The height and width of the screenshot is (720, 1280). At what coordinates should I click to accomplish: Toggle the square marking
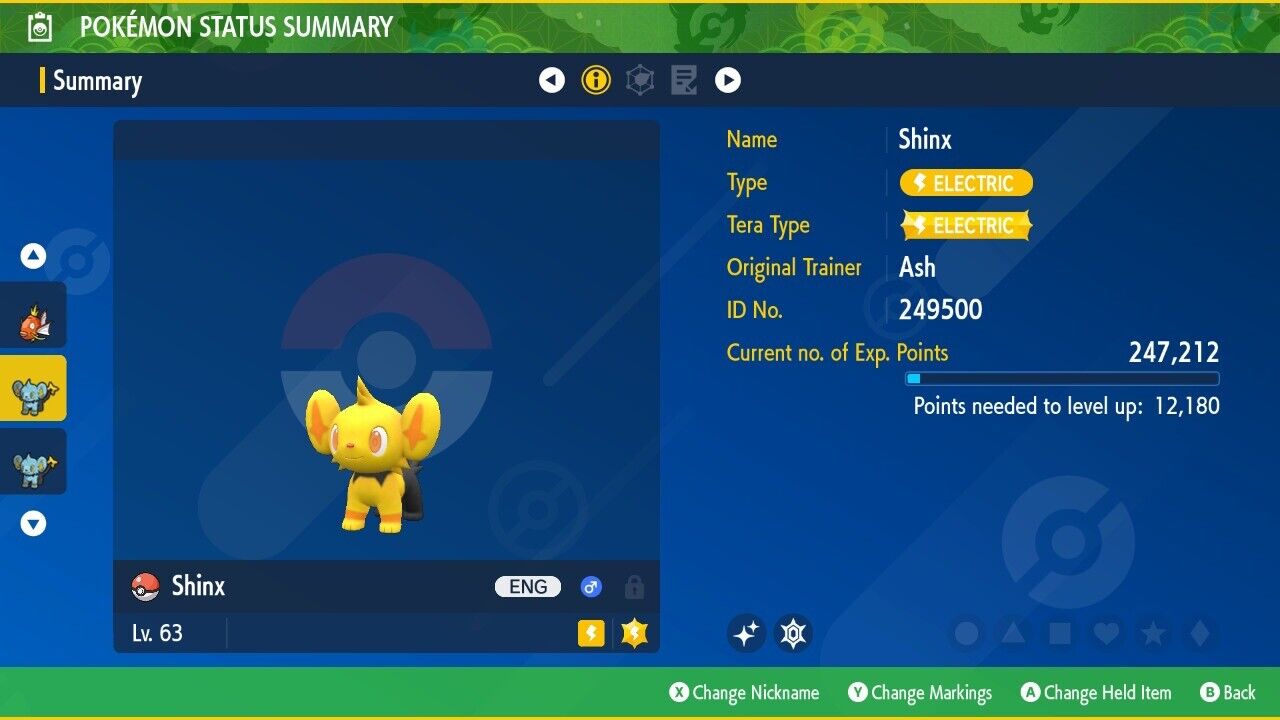point(1059,633)
